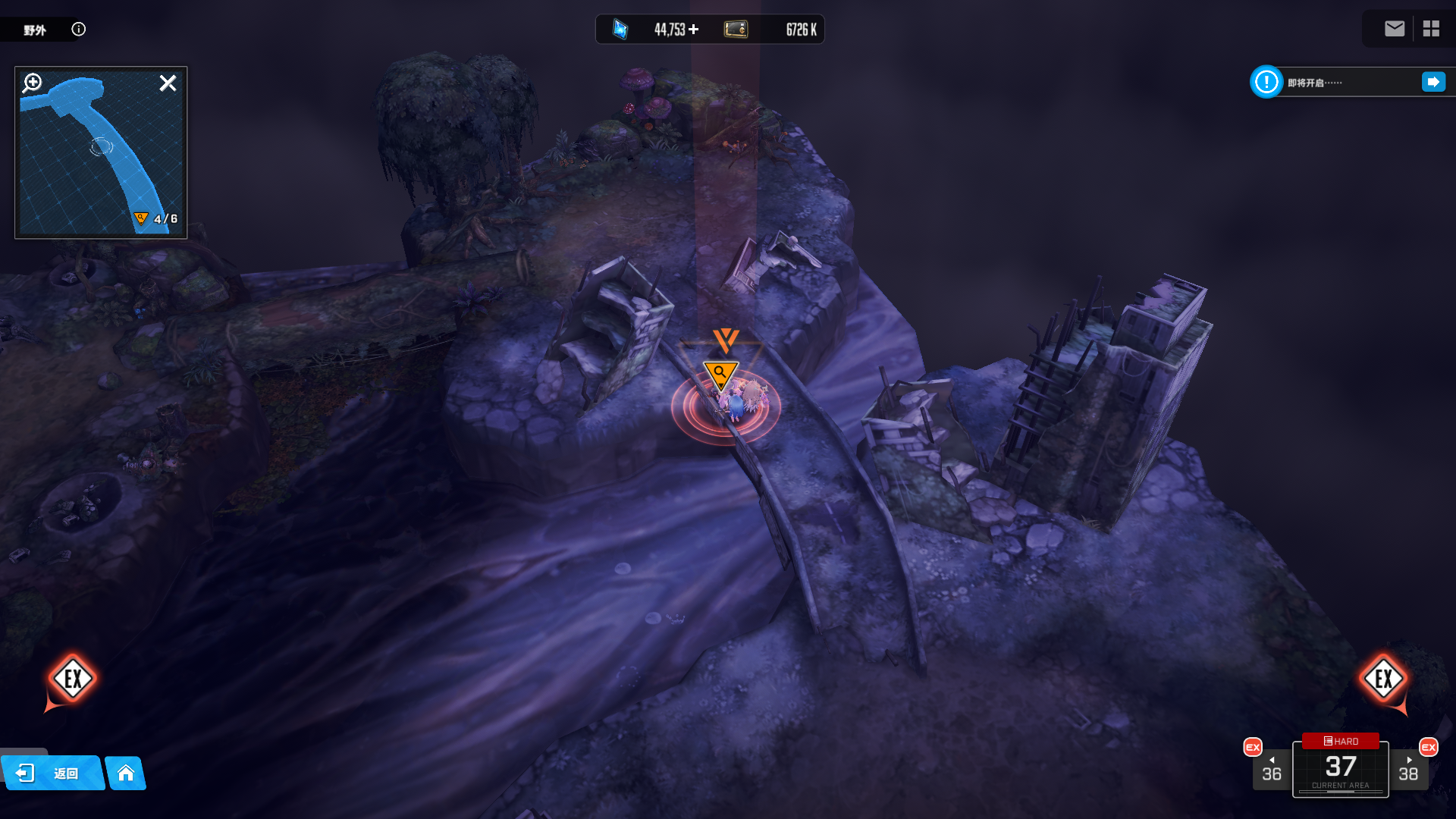Image resolution: width=1456 pixels, height=819 pixels.
Task: Select the orange search marker on bridge
Action: pyautogui.click(x=720, y=374)
